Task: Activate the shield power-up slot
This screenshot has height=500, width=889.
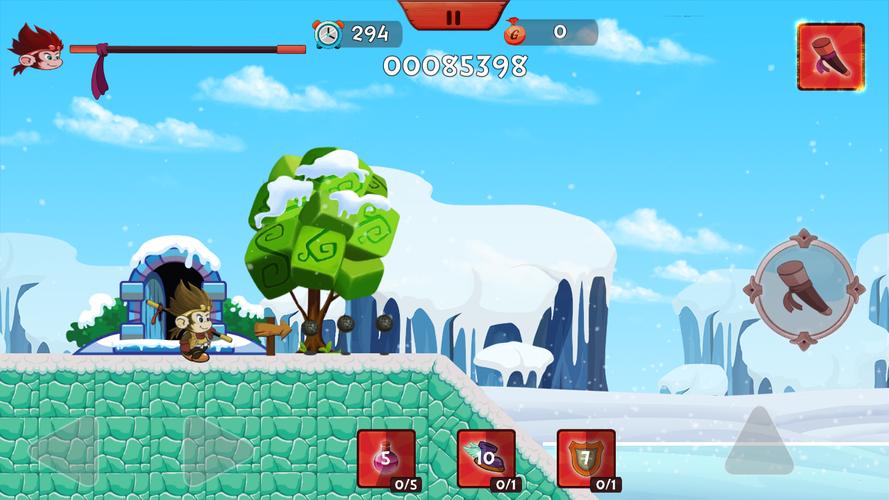Action: click(586, 459)
